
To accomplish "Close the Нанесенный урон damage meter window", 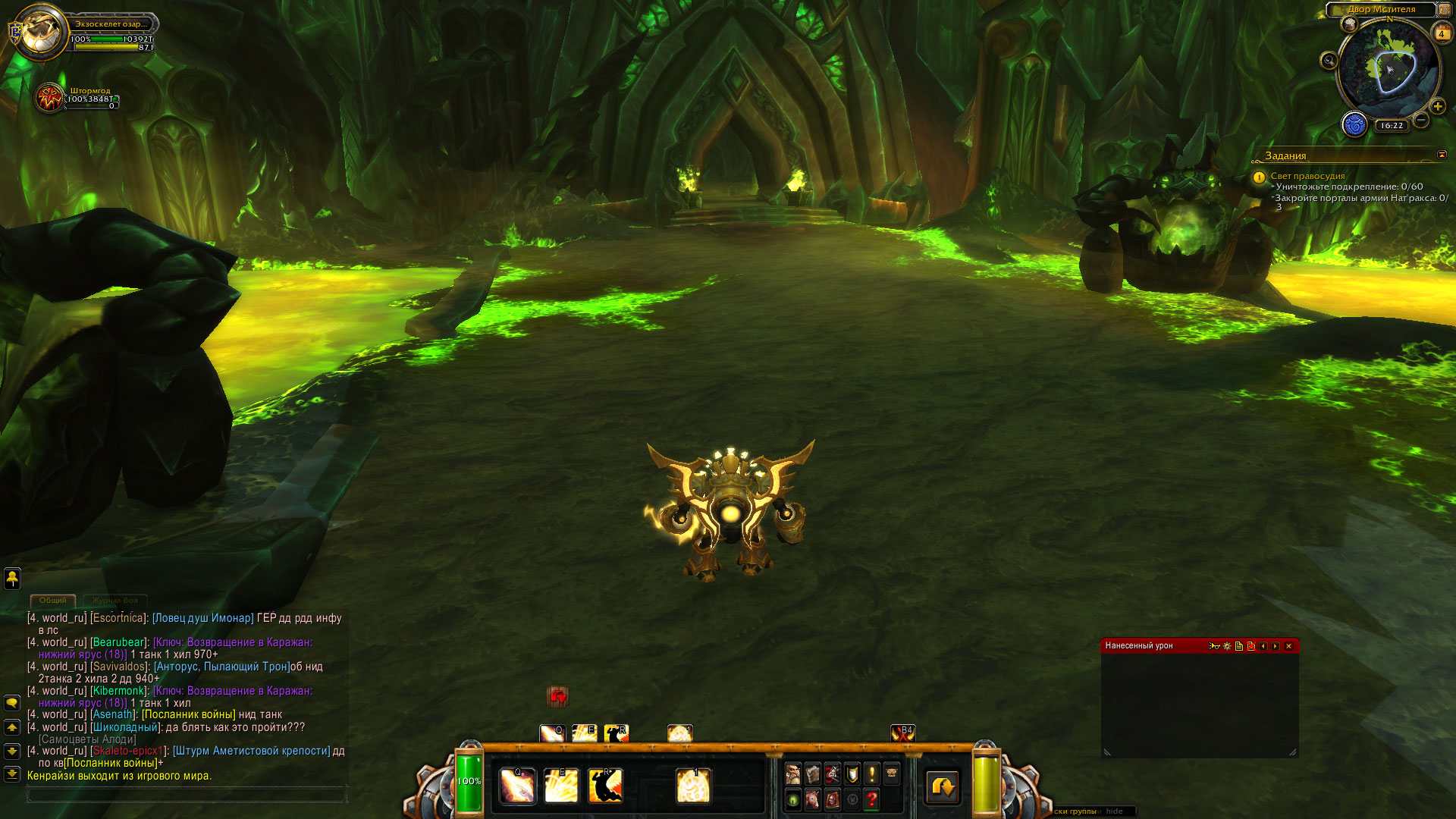I will point(1288,646).
